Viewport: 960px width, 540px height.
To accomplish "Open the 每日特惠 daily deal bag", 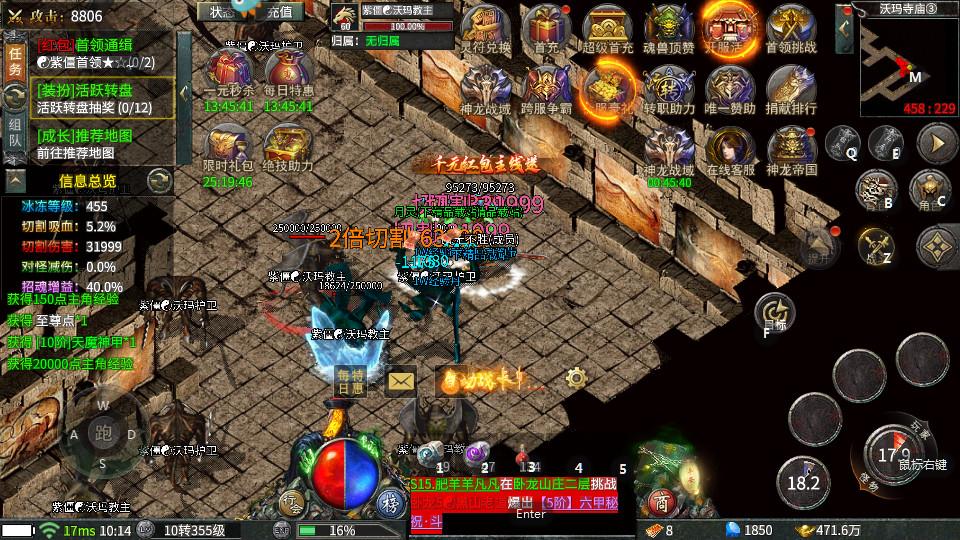I will pyautogui.click(x=288, y=70).
